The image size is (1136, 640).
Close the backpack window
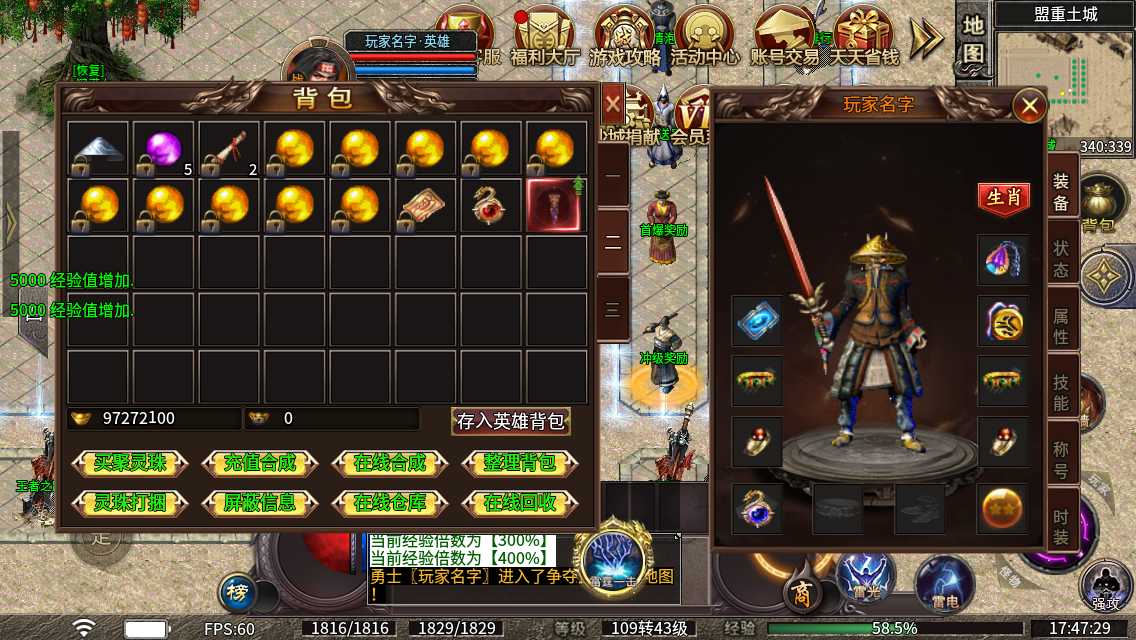pyautogui.click(x=612, y=102)
